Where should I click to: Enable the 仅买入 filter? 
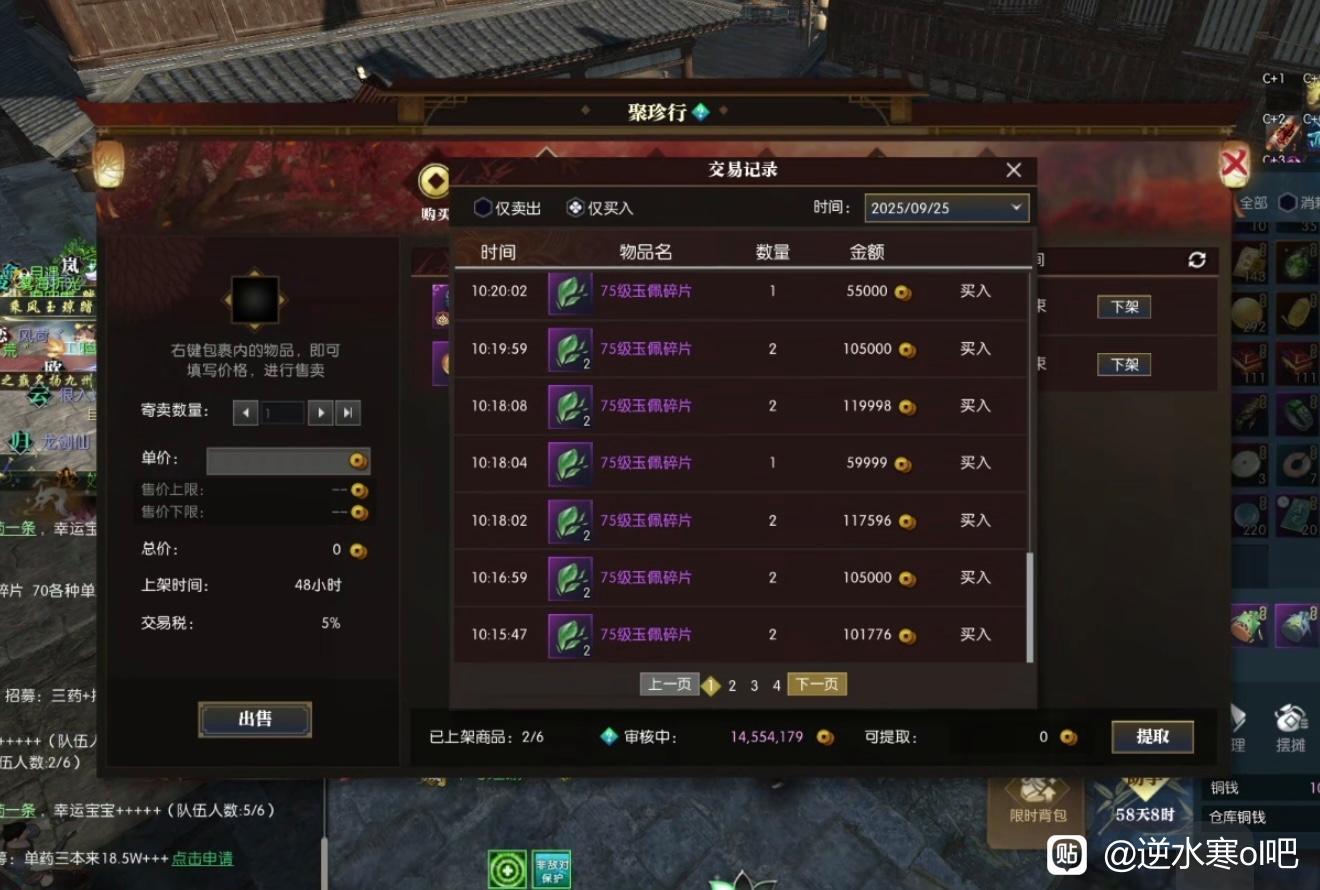tap(571, 208)
